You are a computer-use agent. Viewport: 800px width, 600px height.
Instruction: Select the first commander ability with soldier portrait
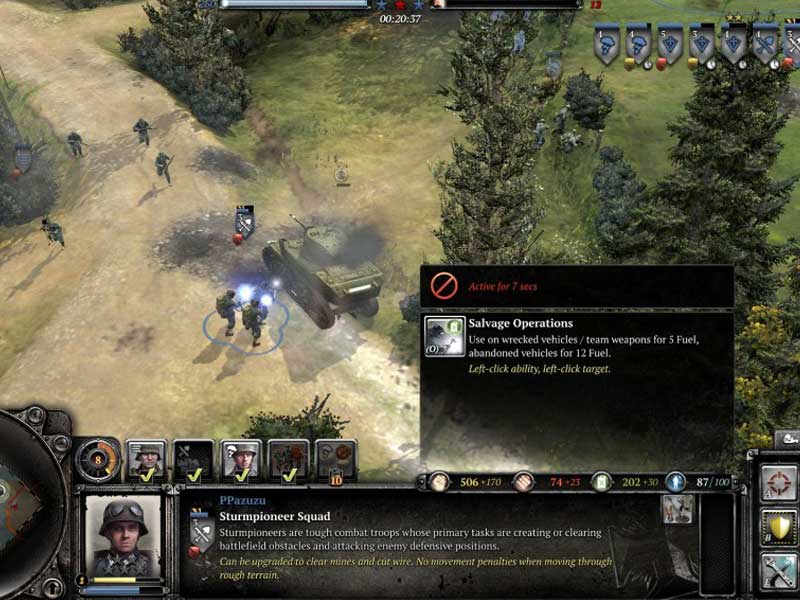tap(147, 459)
